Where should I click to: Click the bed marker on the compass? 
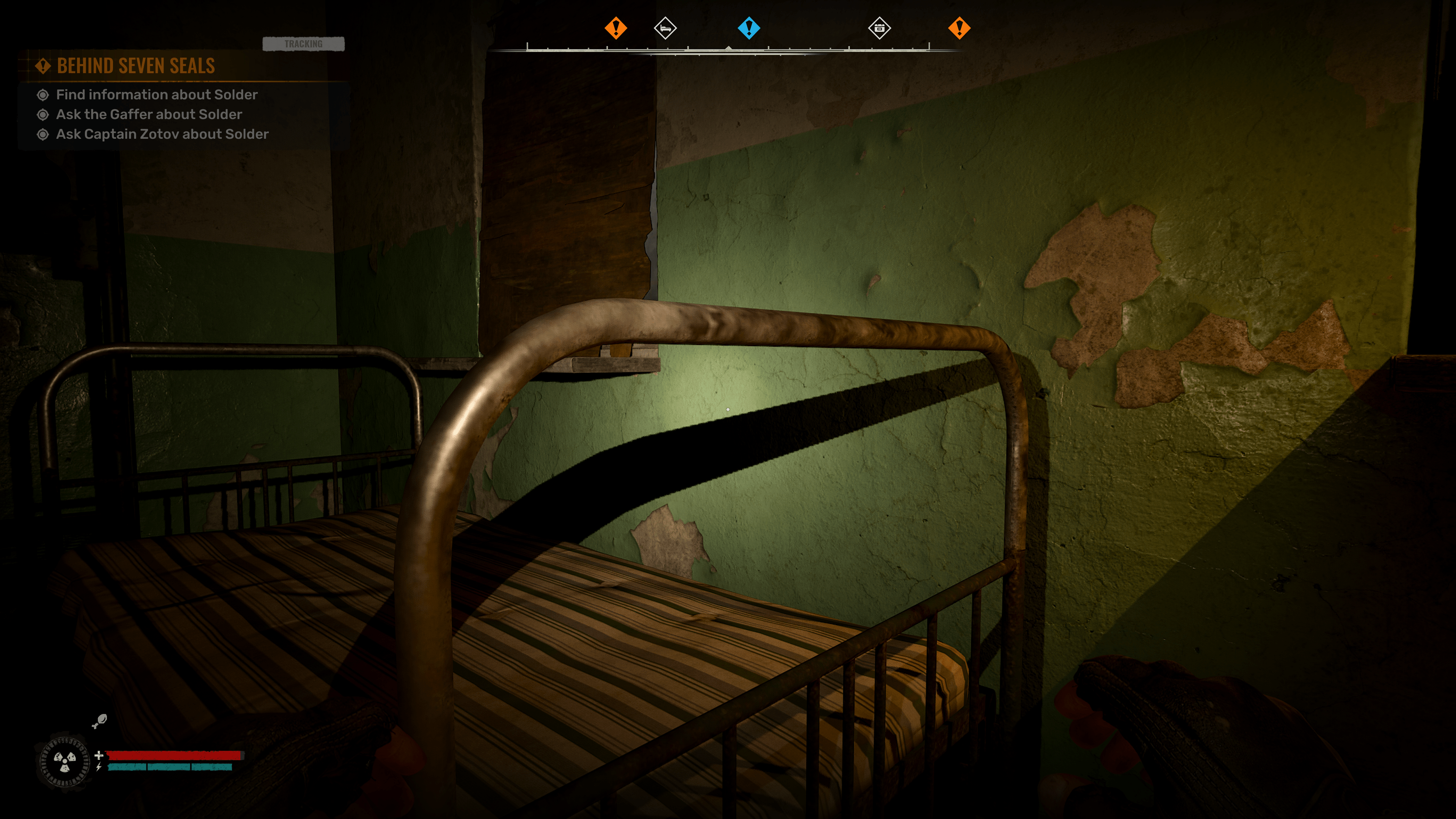665,28
